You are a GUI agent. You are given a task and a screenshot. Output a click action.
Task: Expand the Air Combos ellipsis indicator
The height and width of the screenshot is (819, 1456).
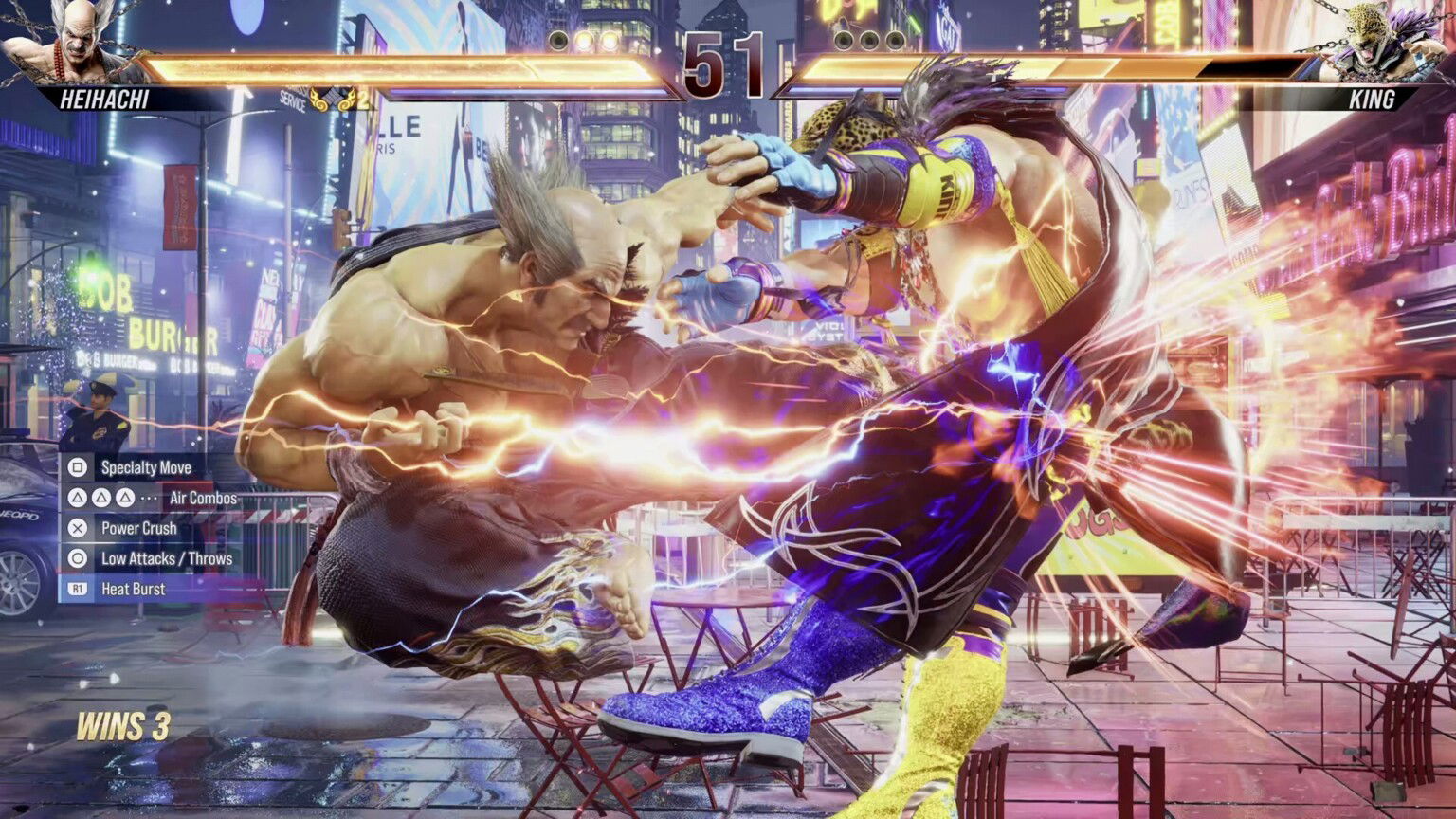[x=149, y=497]
